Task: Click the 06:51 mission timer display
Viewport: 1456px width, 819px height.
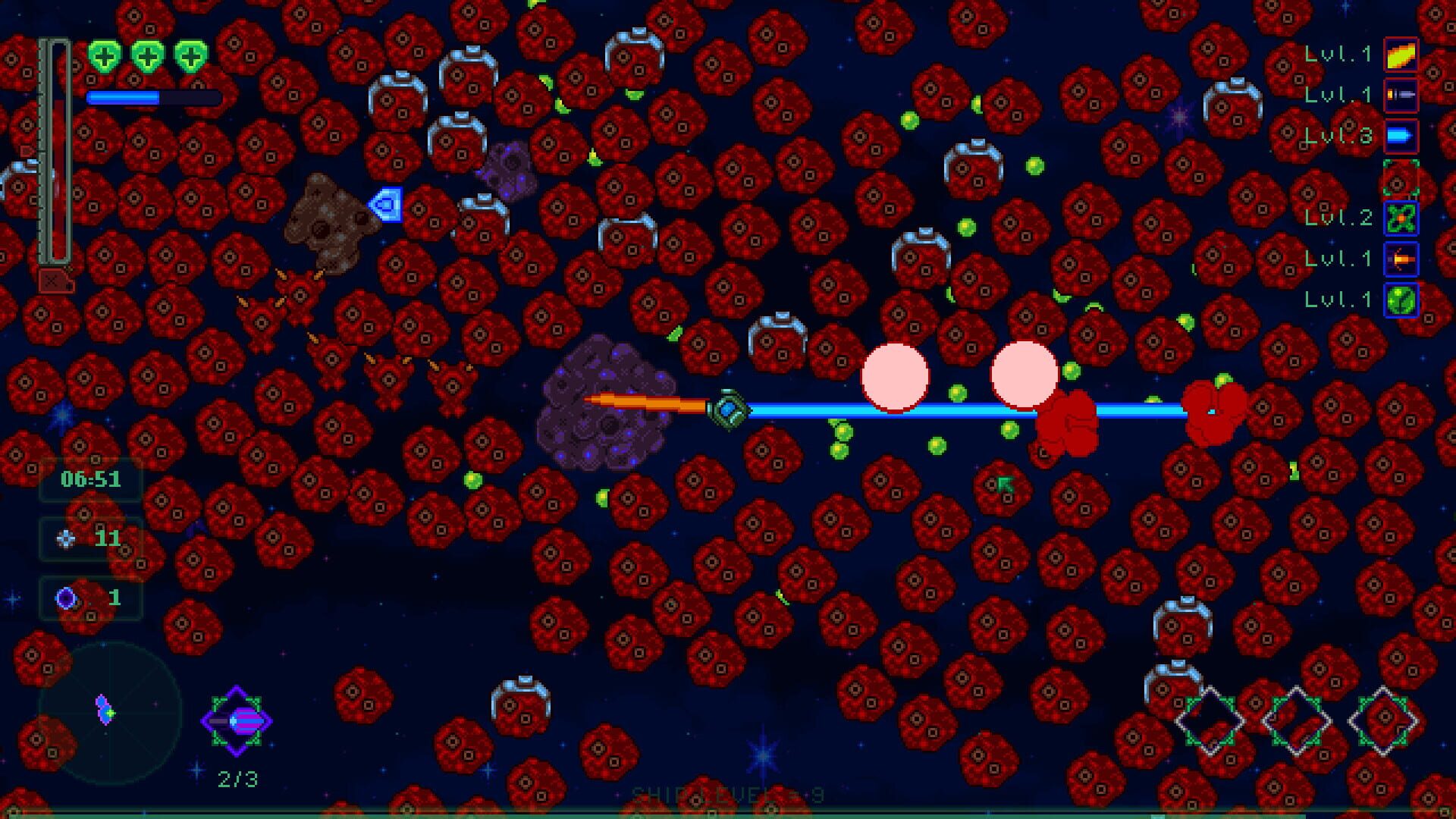Action: [91, 480]
